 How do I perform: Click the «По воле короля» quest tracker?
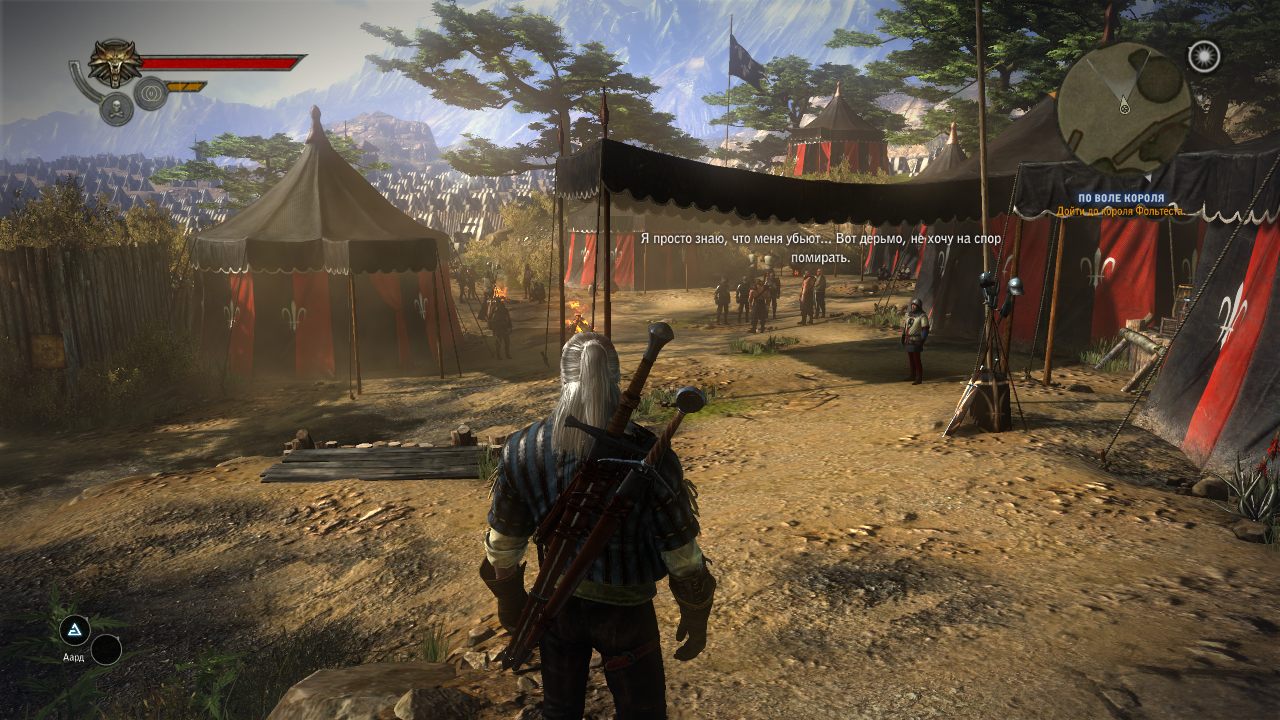point(1120,198)
